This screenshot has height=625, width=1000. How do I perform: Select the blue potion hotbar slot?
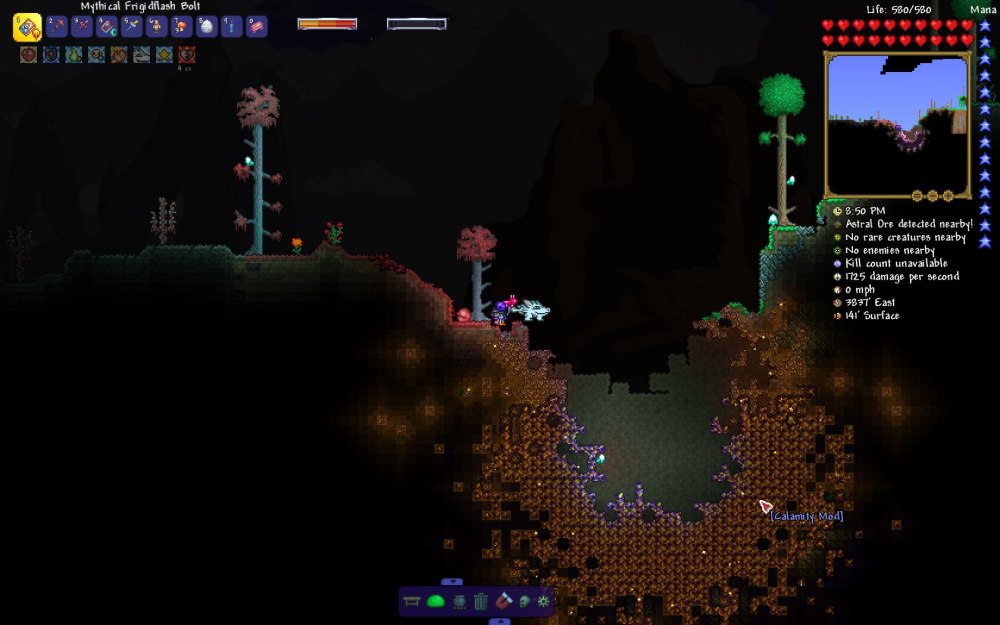(231, 27)
